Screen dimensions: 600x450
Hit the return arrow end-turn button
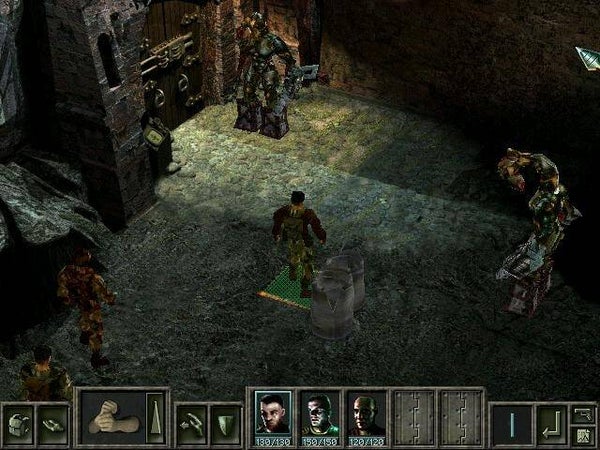click(x=550, y=422)
